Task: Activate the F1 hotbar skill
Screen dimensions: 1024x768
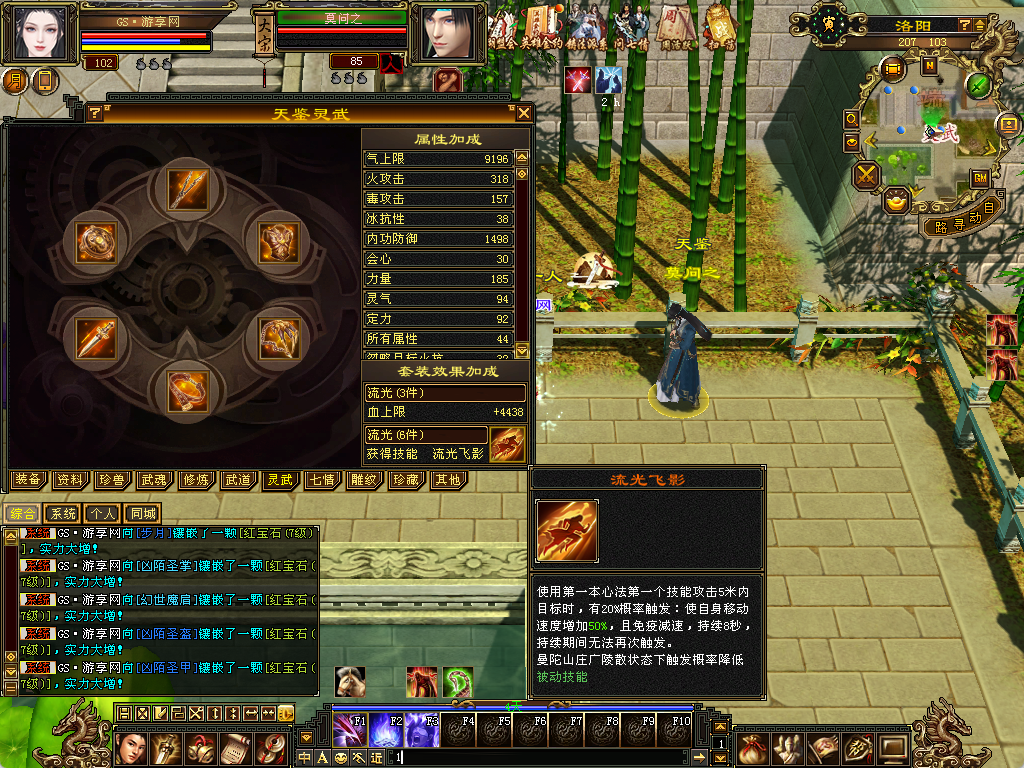Action: tap(349, 729)
